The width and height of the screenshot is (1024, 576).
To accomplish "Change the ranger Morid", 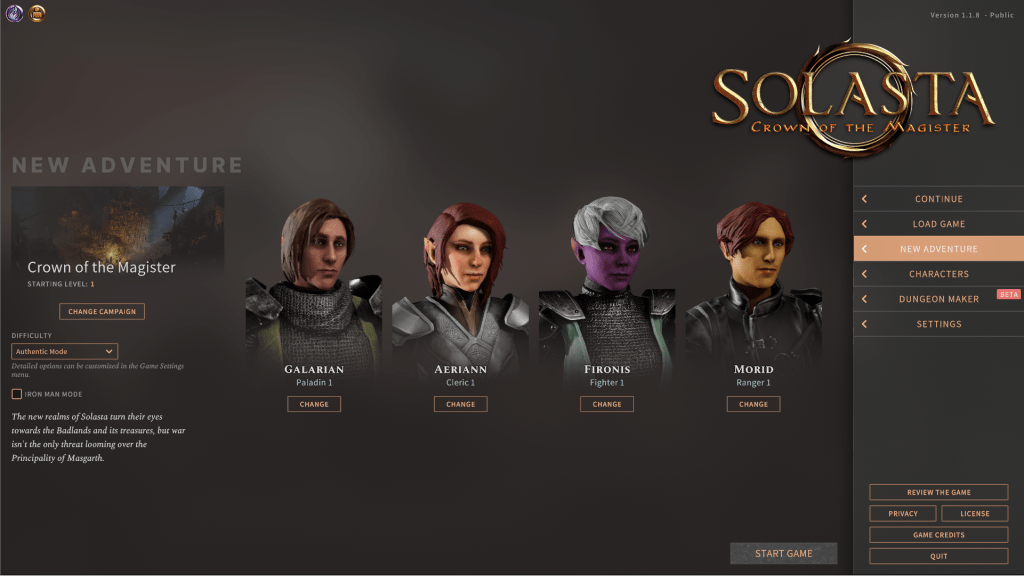I will 753,404.
